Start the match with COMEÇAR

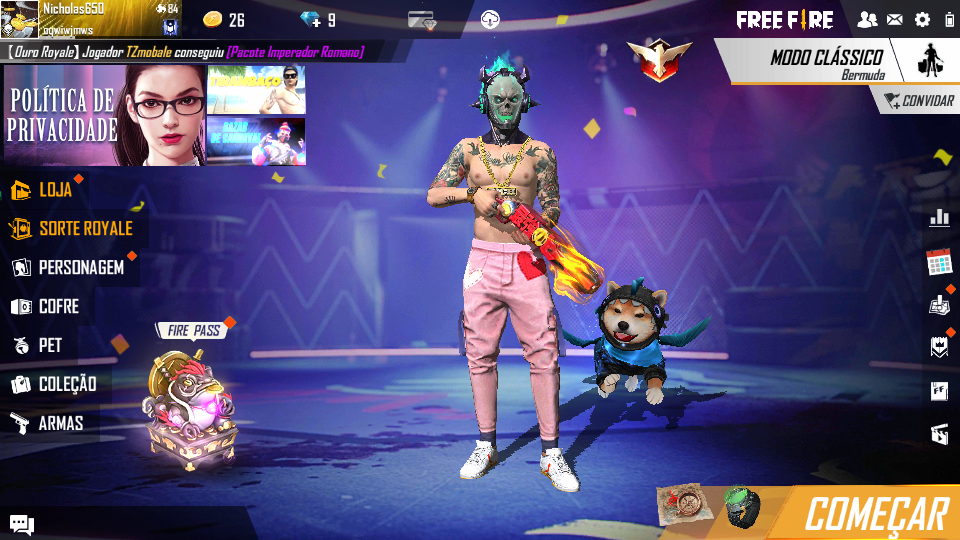[875, 514]
